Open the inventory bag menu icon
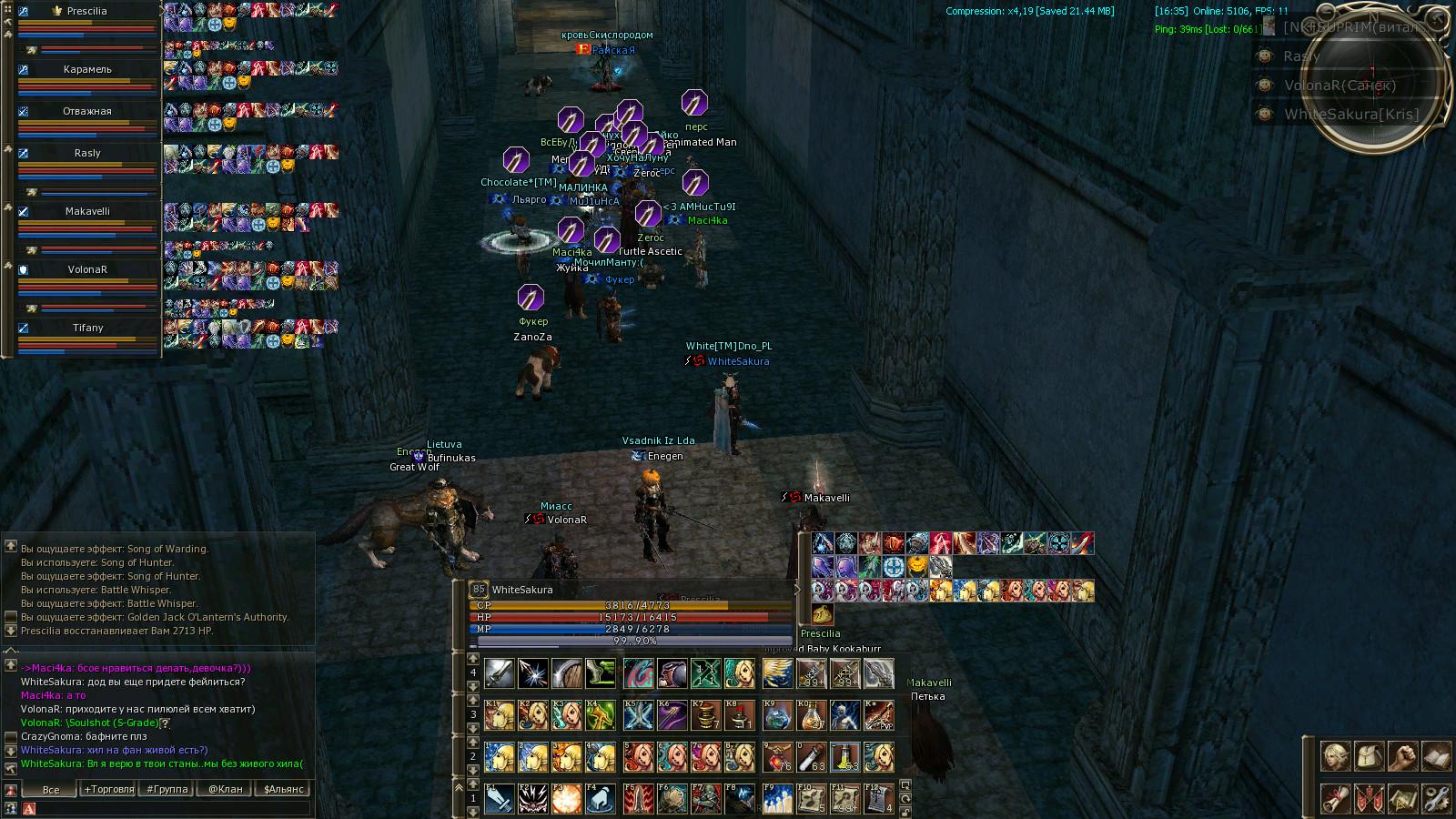Viewport: 1456px width, 819px height. 1370,756
